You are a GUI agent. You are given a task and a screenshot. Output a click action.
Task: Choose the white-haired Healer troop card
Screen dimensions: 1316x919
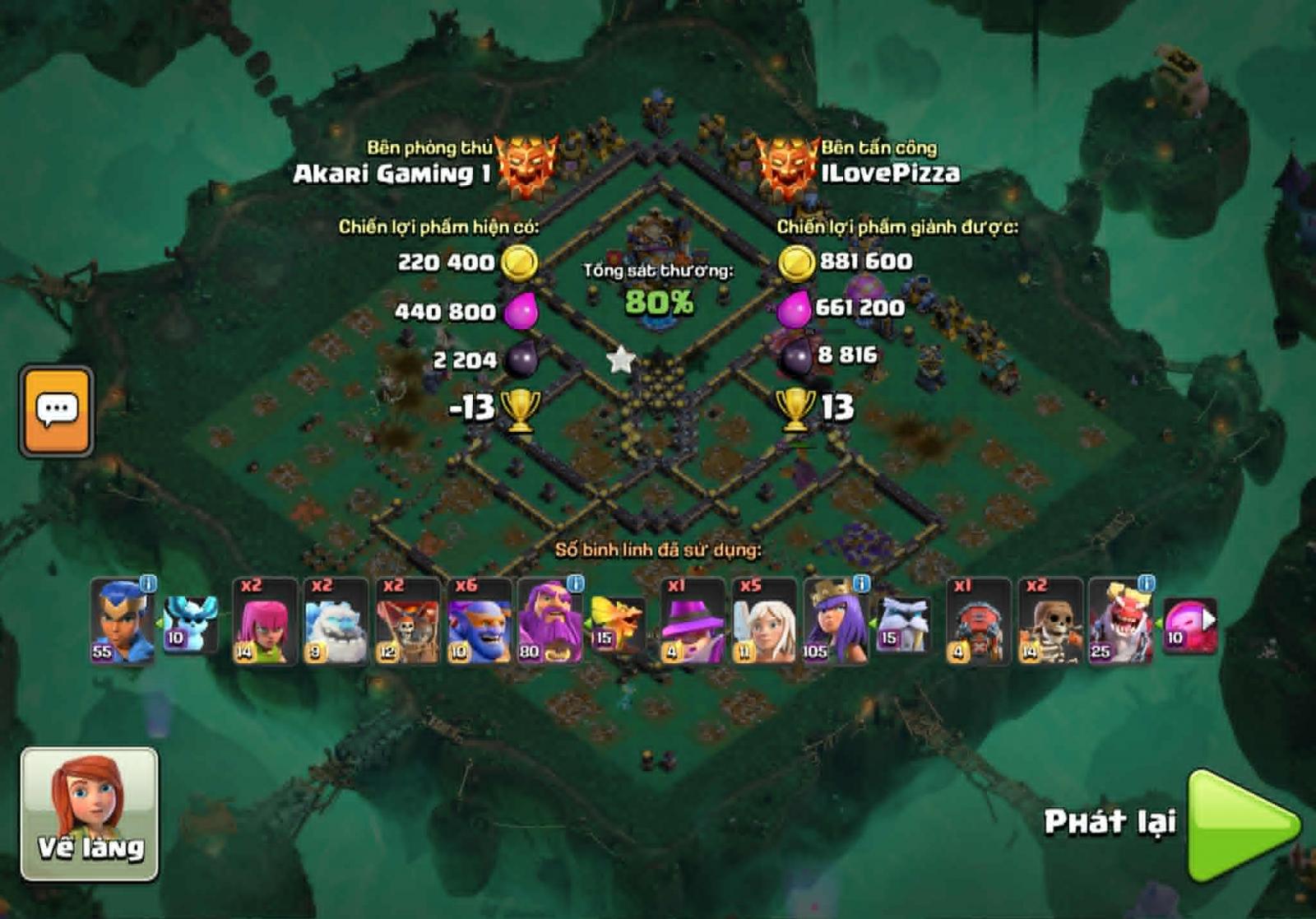point(764,622)
